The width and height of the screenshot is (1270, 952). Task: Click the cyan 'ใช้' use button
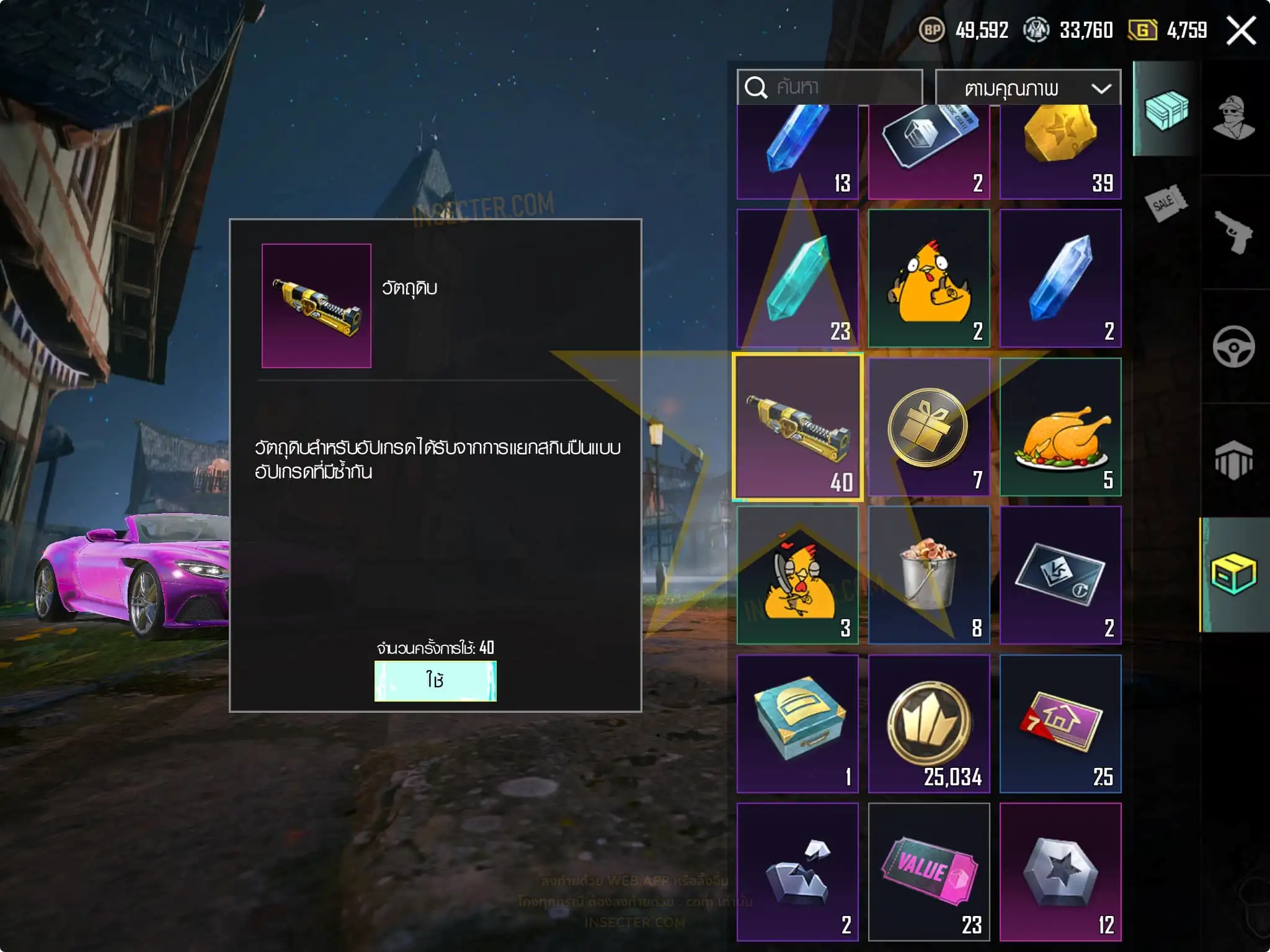tap(435, 681)
